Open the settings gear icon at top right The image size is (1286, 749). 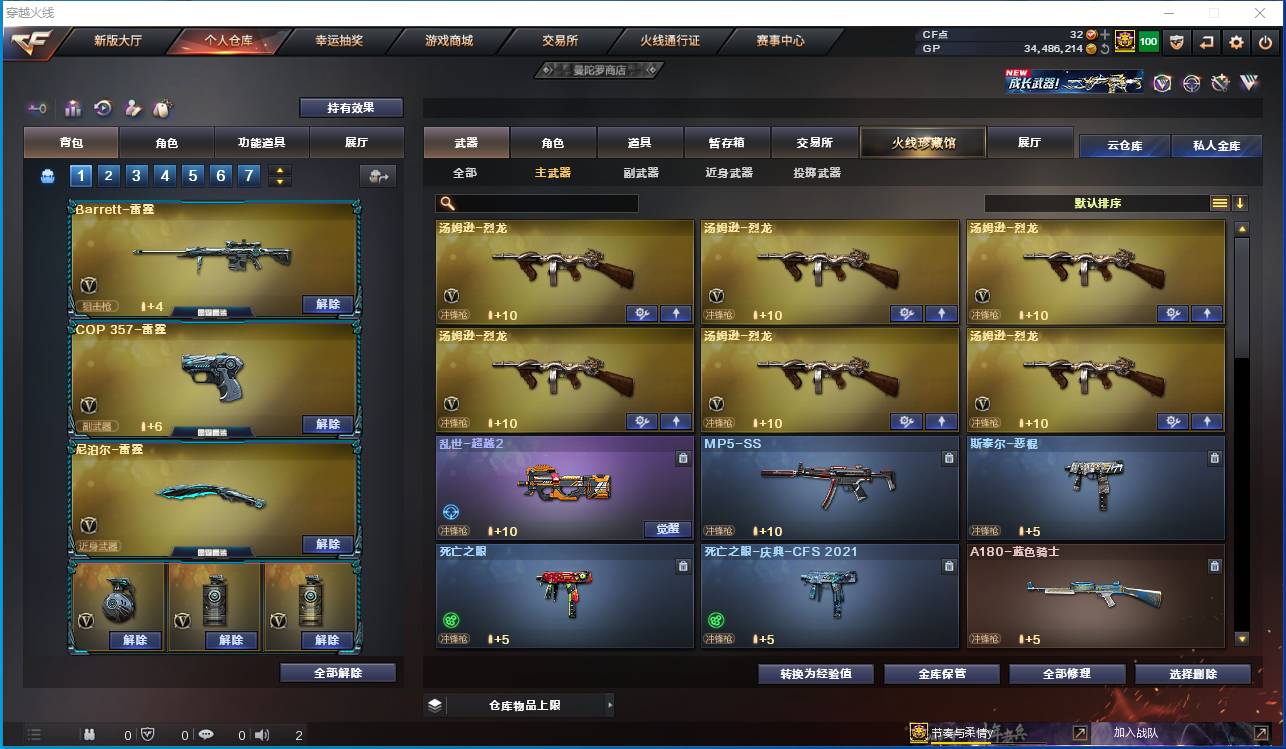pos(1237,42)
